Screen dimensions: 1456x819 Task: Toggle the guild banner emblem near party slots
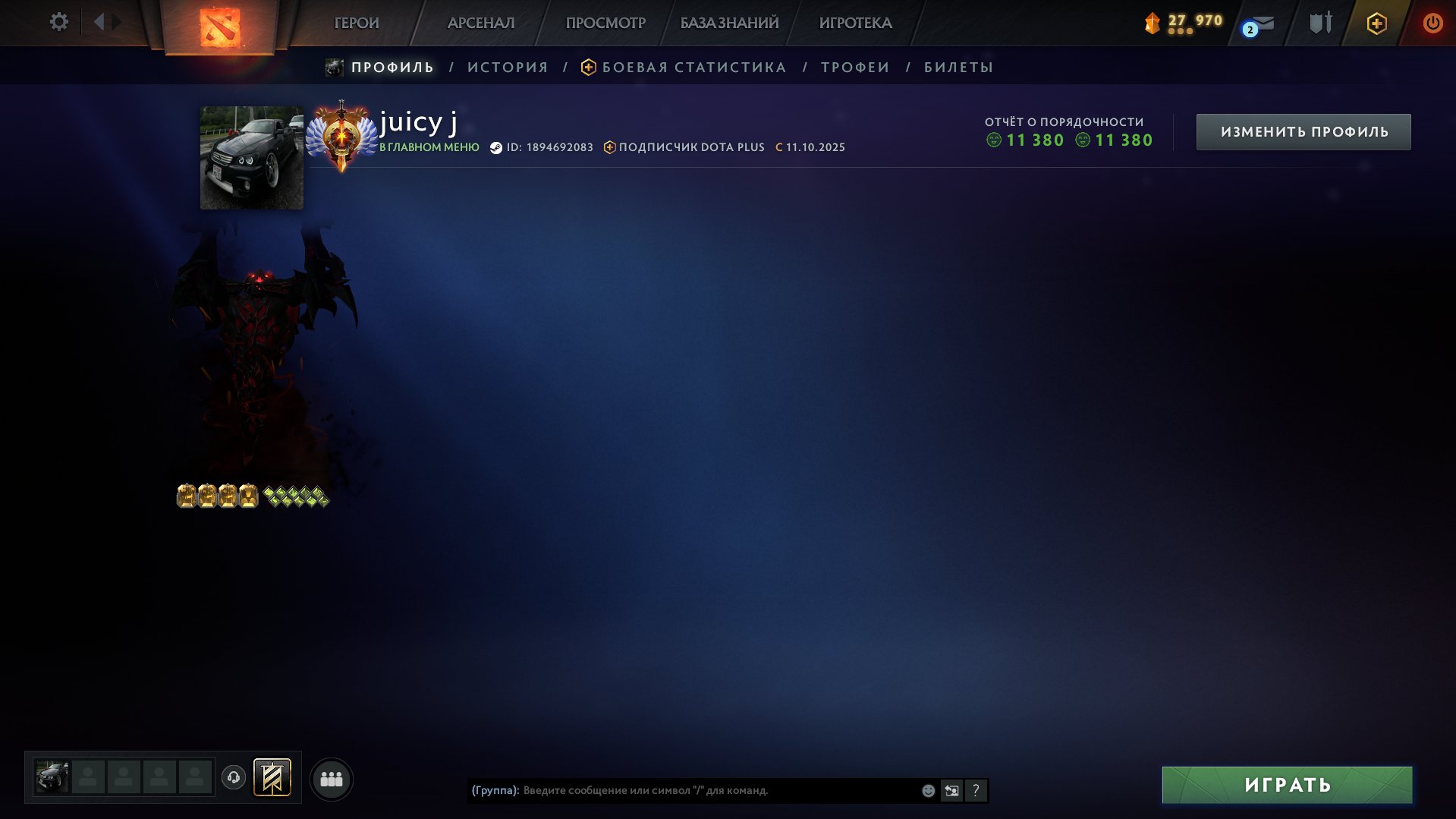coord(273,777)
